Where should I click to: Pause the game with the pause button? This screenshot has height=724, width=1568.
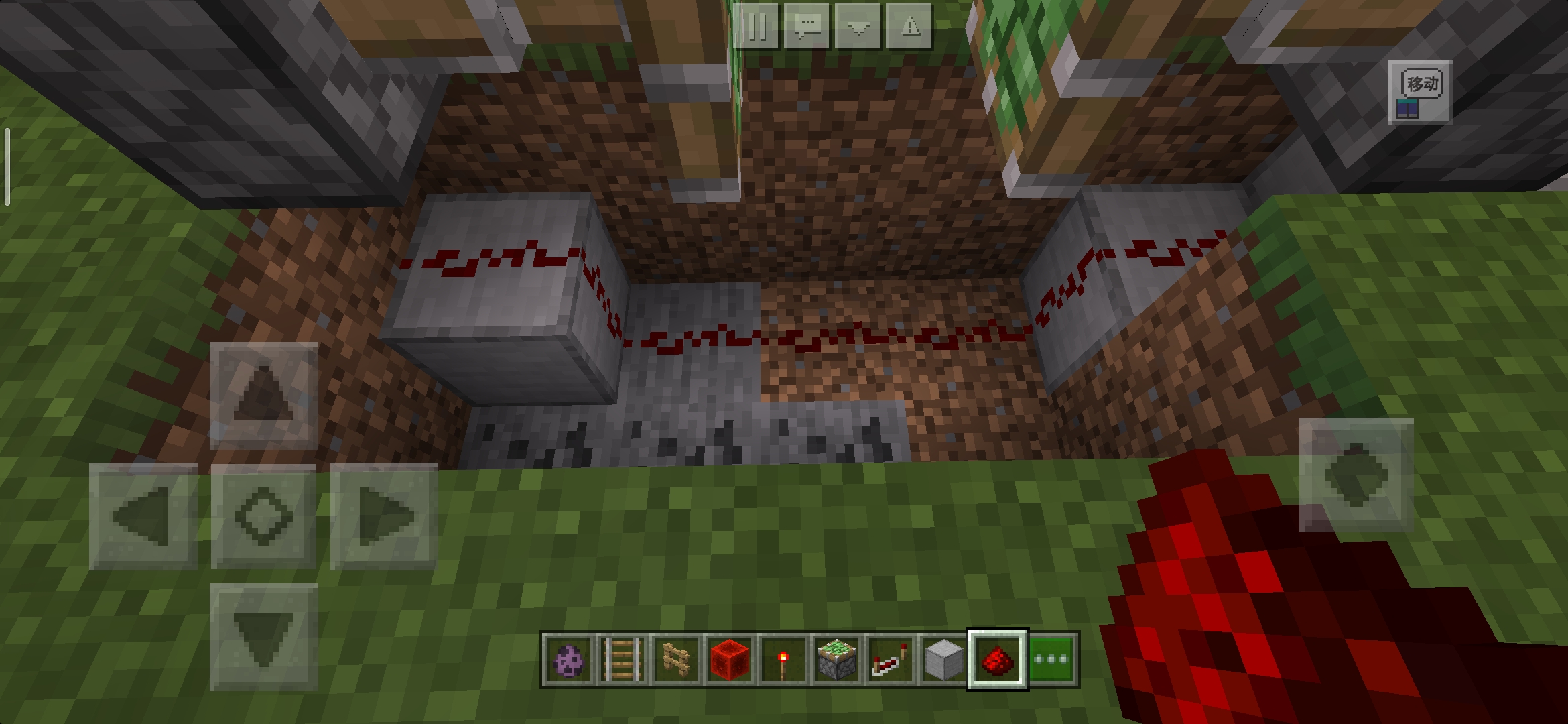point(757,27)
